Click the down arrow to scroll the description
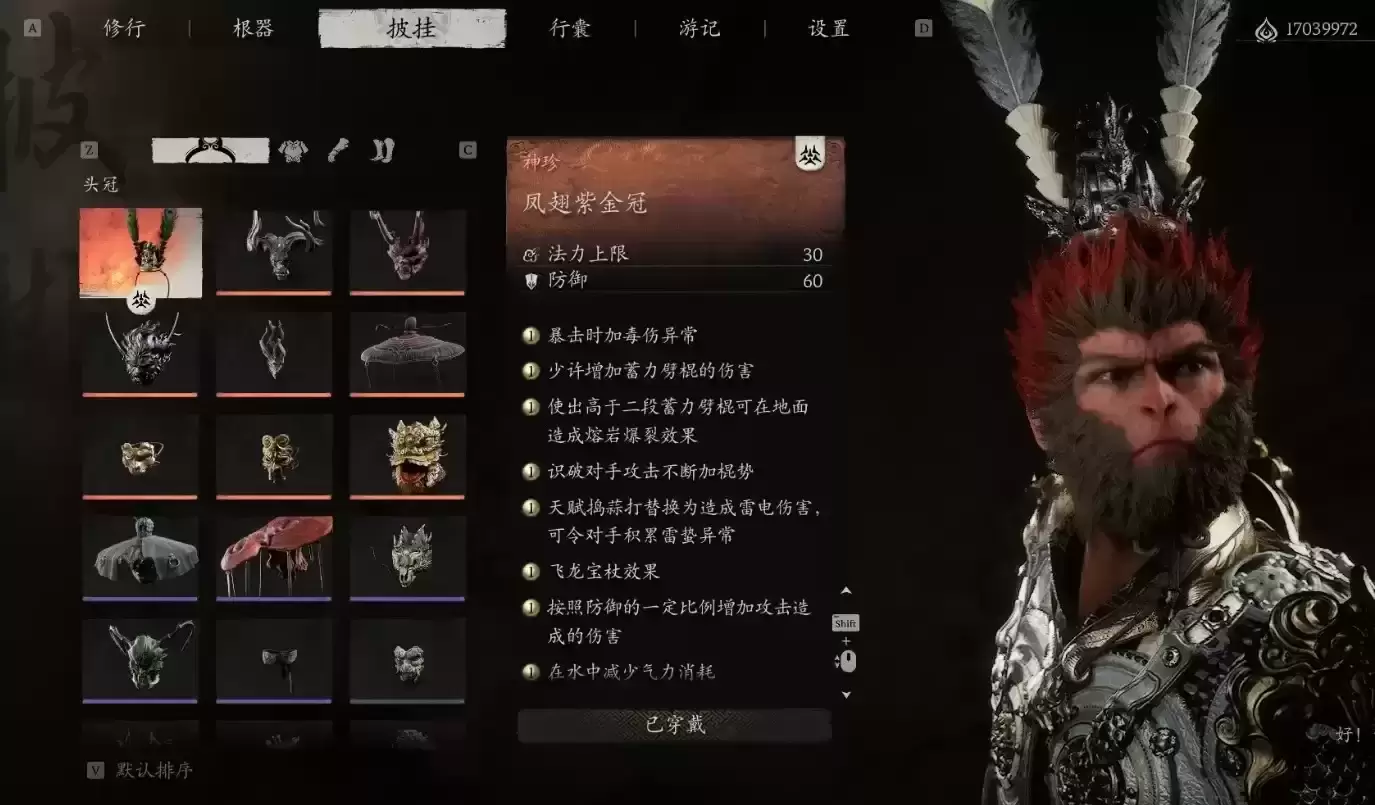 [x=846, y=693]
